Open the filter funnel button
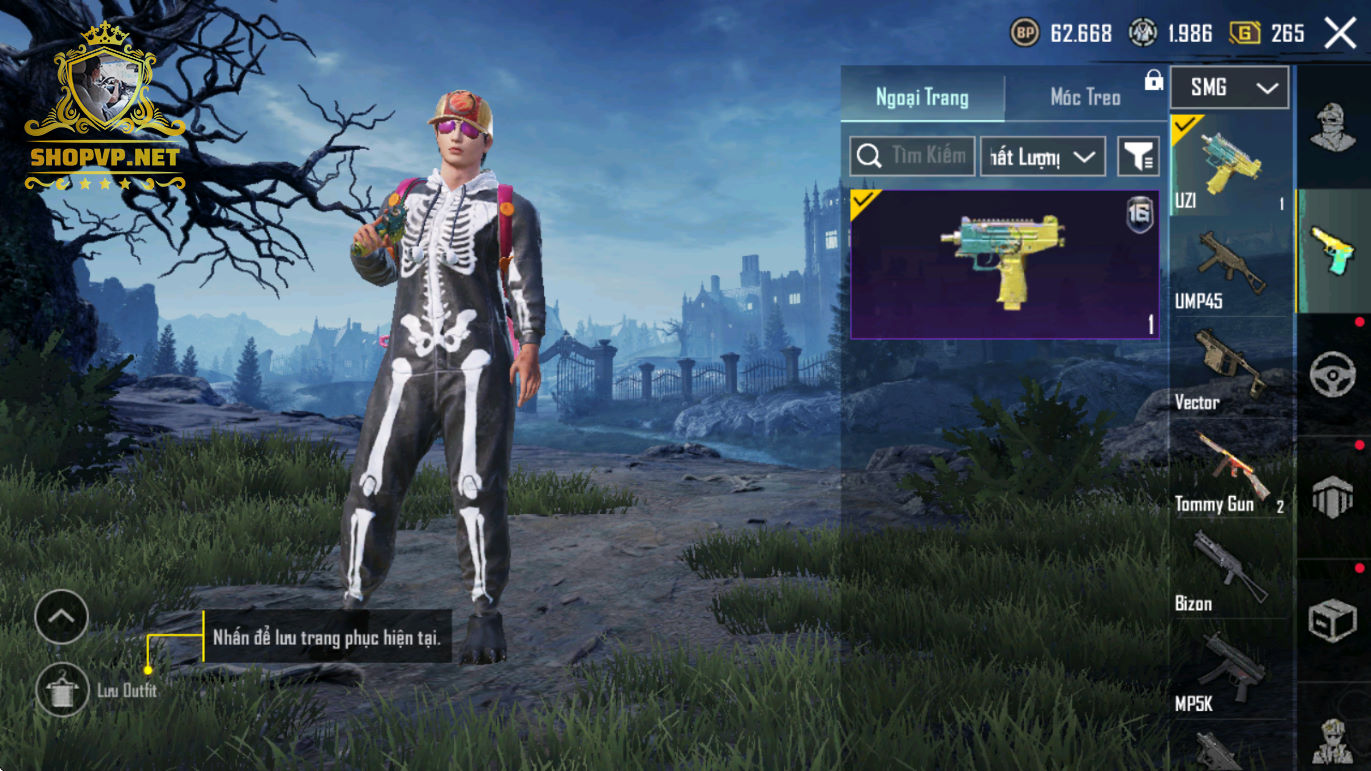 click(1138, 157)
